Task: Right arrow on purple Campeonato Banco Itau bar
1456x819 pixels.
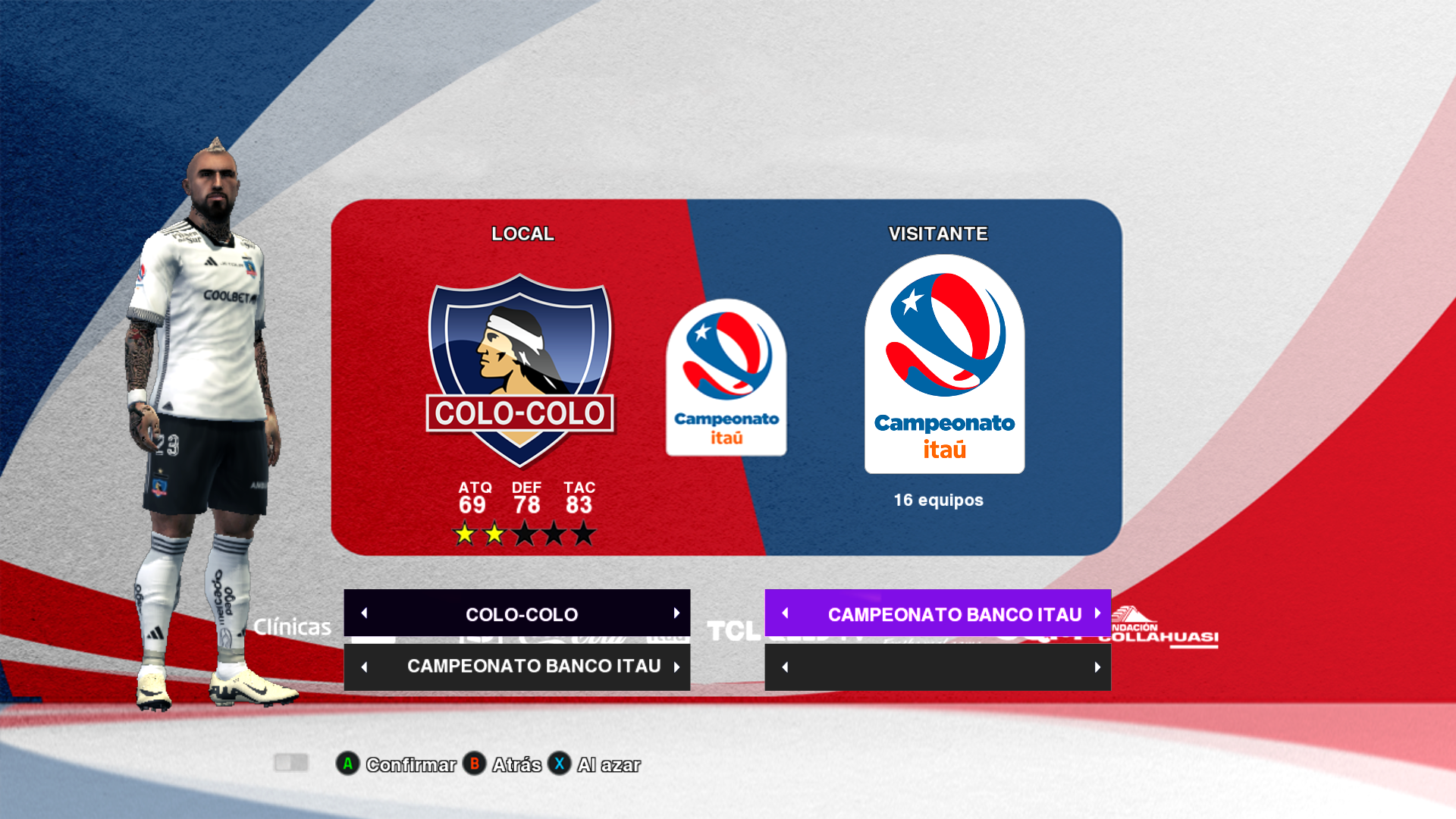Action: click(1097, 613)
